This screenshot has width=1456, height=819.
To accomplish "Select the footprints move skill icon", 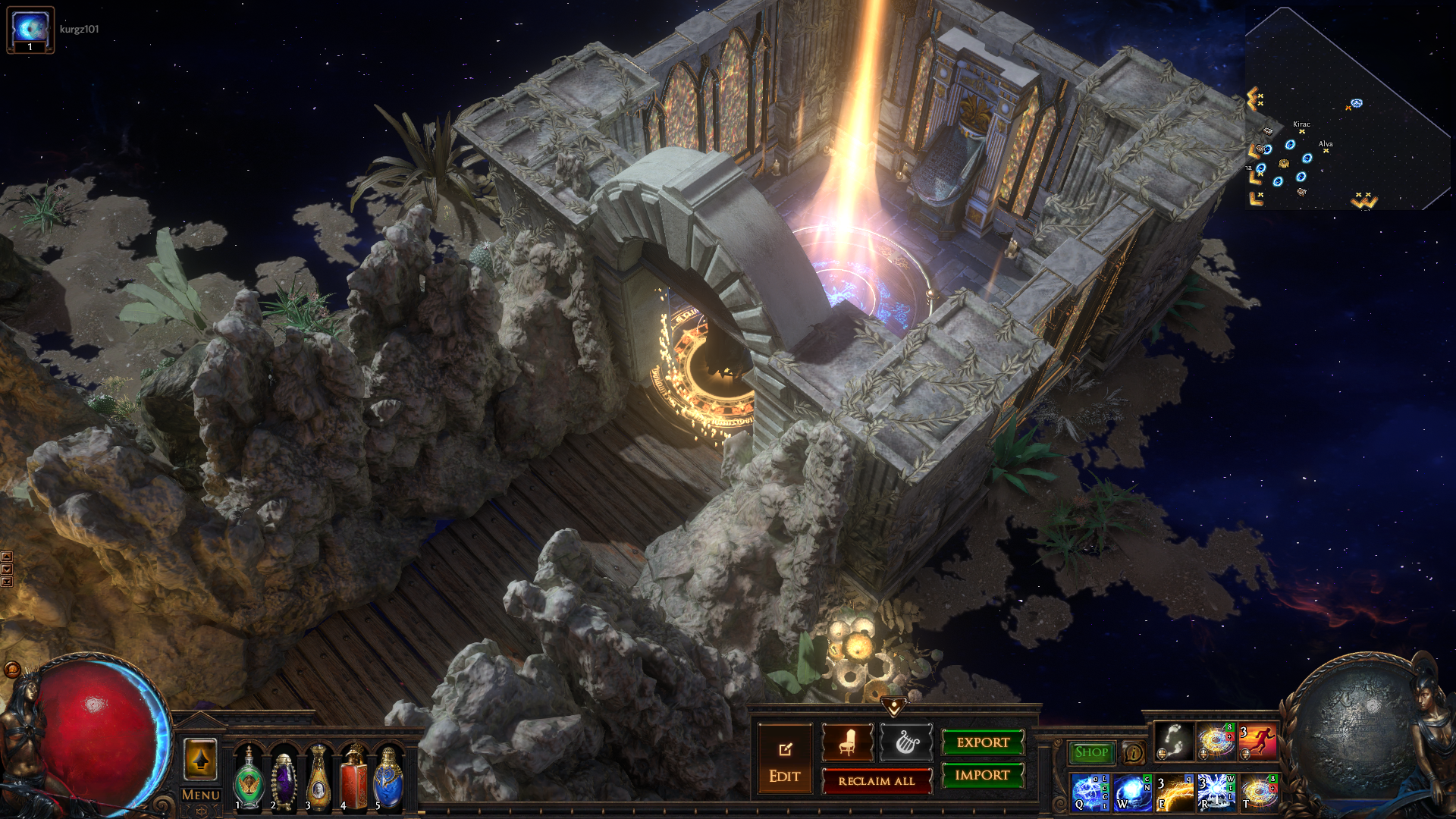I will pos(1173,742).
